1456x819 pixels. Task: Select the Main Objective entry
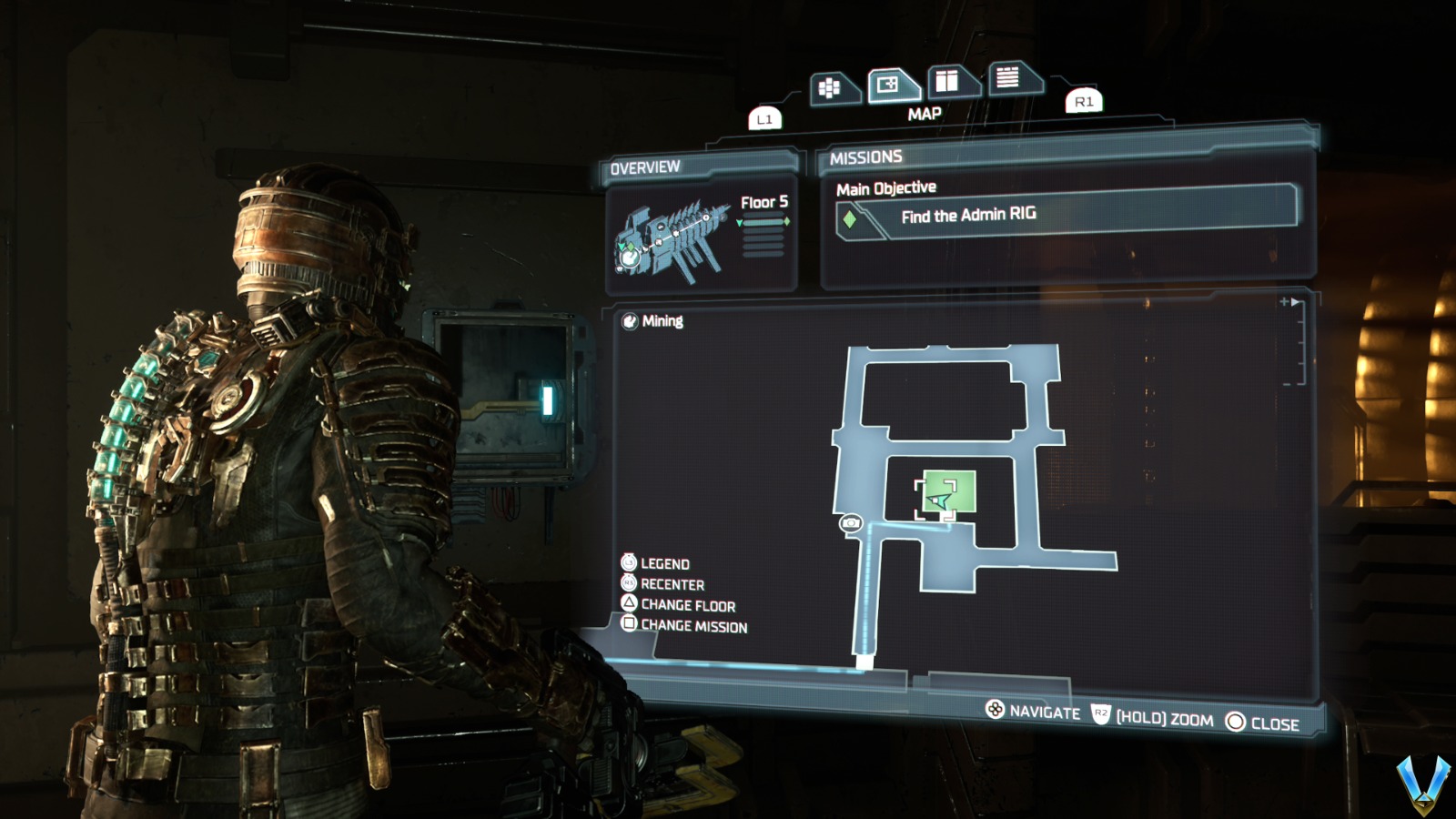885,187
